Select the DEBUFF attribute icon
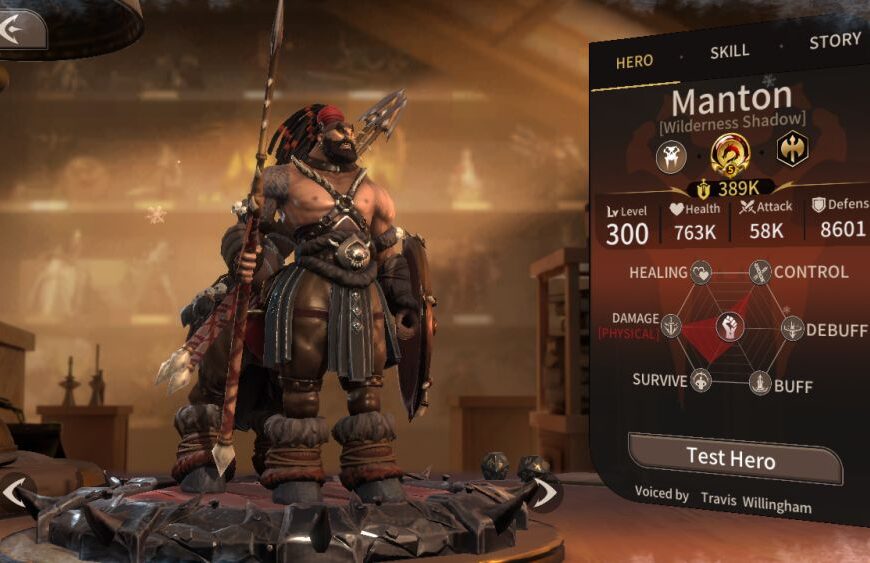The width and height of the screenshot is (870, 563). [792, 328]
